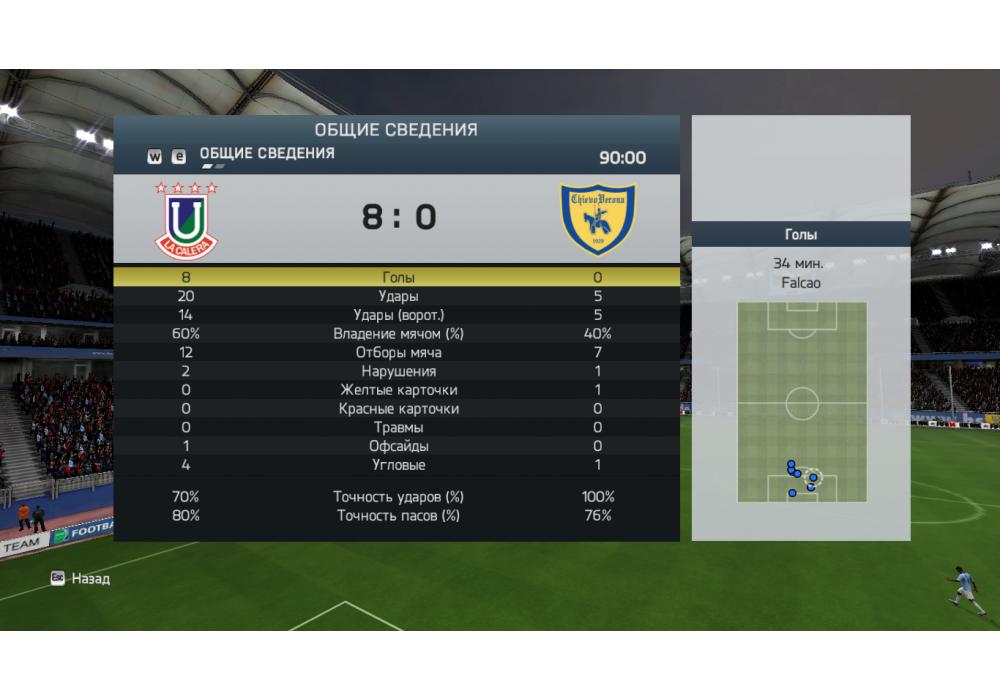The width and height of the screenshot is (1000, 700).
Task: Show the Офсайды statistic
Action: [398, 446]
